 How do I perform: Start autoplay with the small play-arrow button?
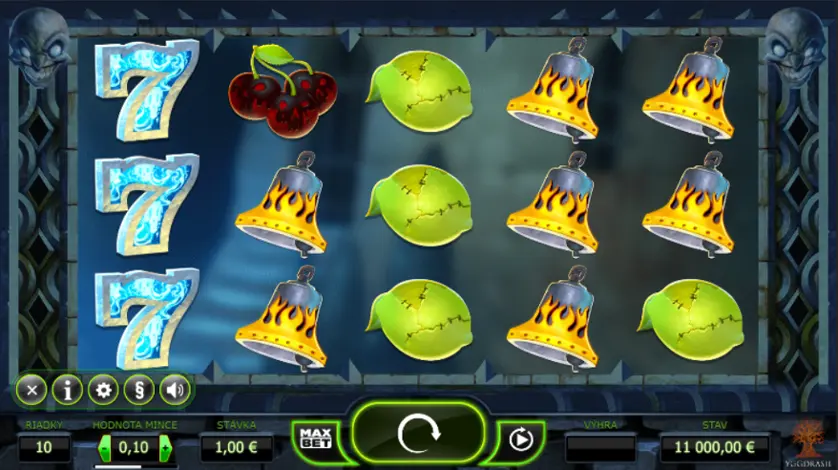520,438
